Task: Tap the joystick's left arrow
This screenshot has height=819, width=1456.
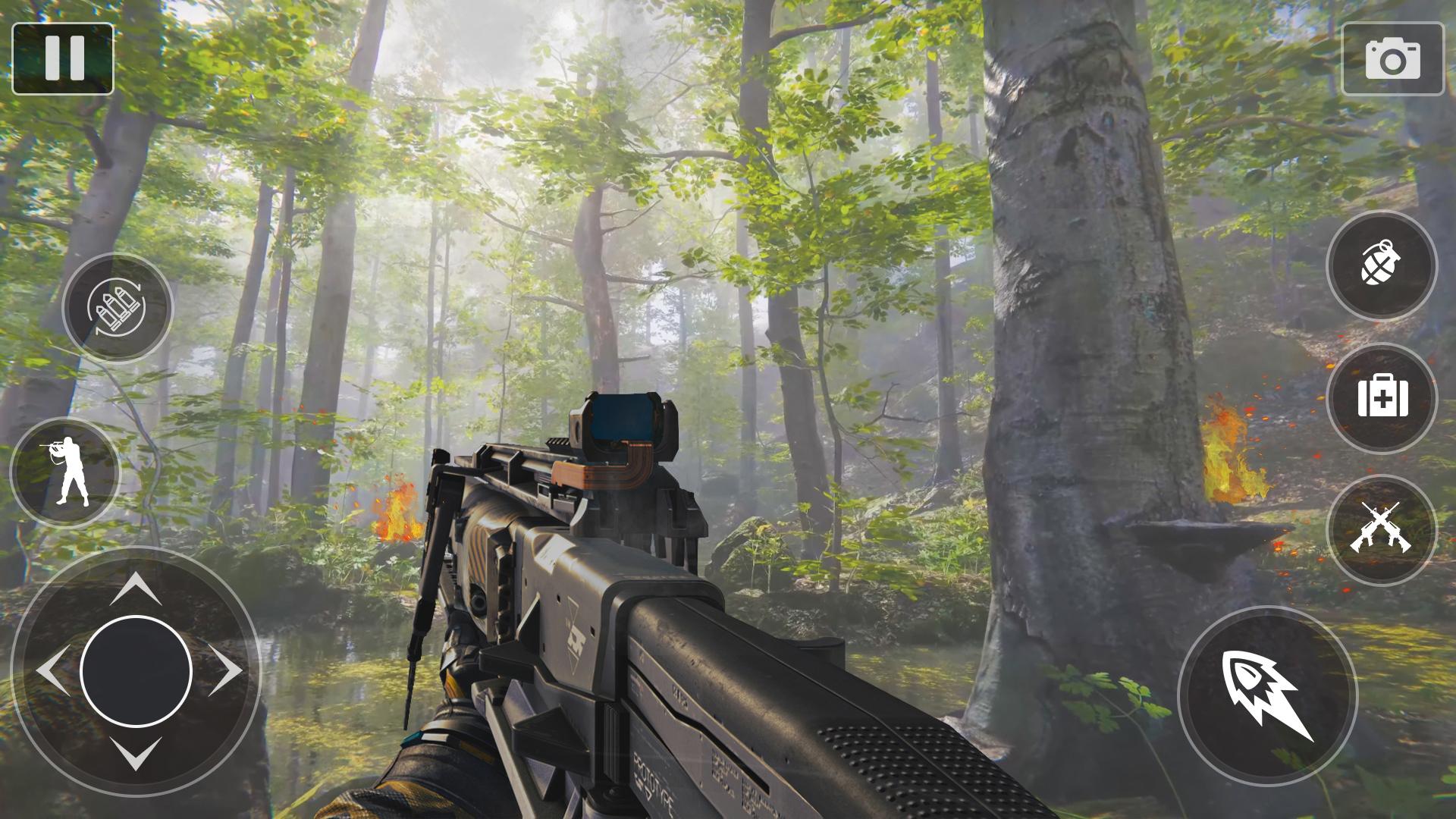Action: tap(52, 671)
